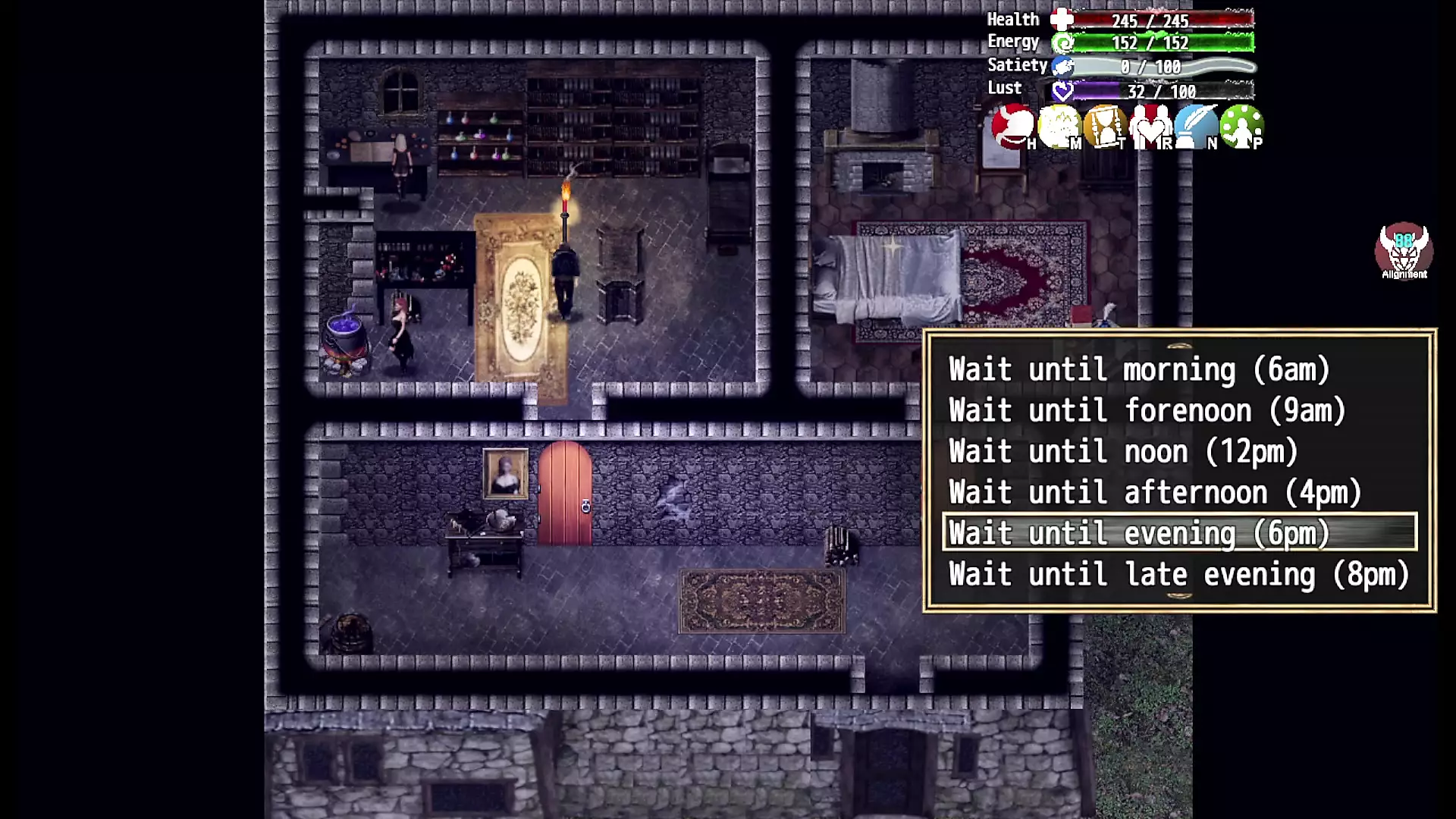
Task: Choose Wait until afternoon (4pm)
Action: pyautogui.click(x=1155, y=493)
